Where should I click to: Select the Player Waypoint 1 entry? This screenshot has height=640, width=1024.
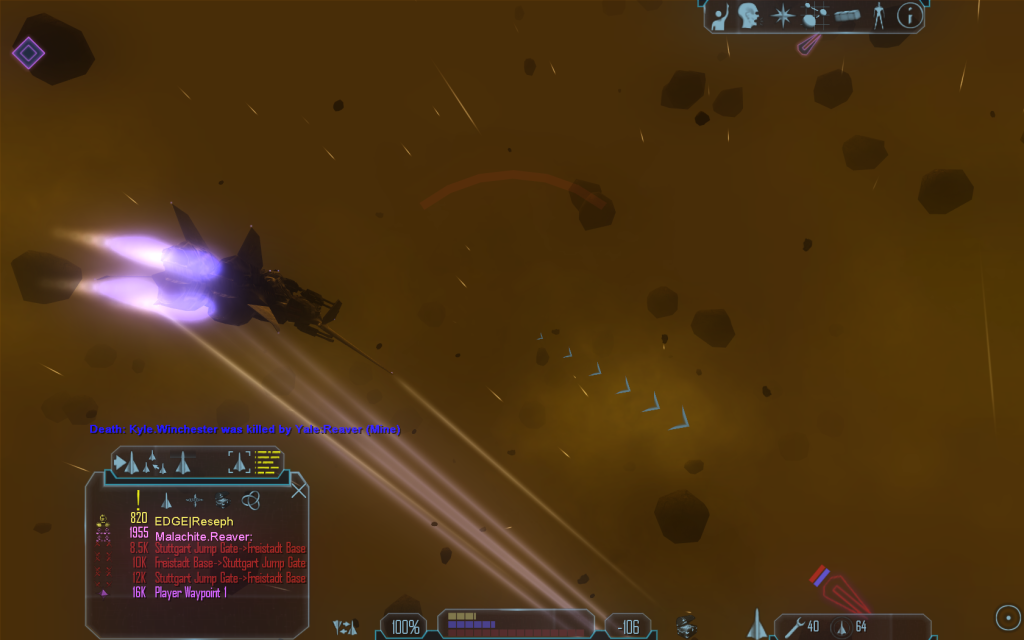tap(191, 592)
